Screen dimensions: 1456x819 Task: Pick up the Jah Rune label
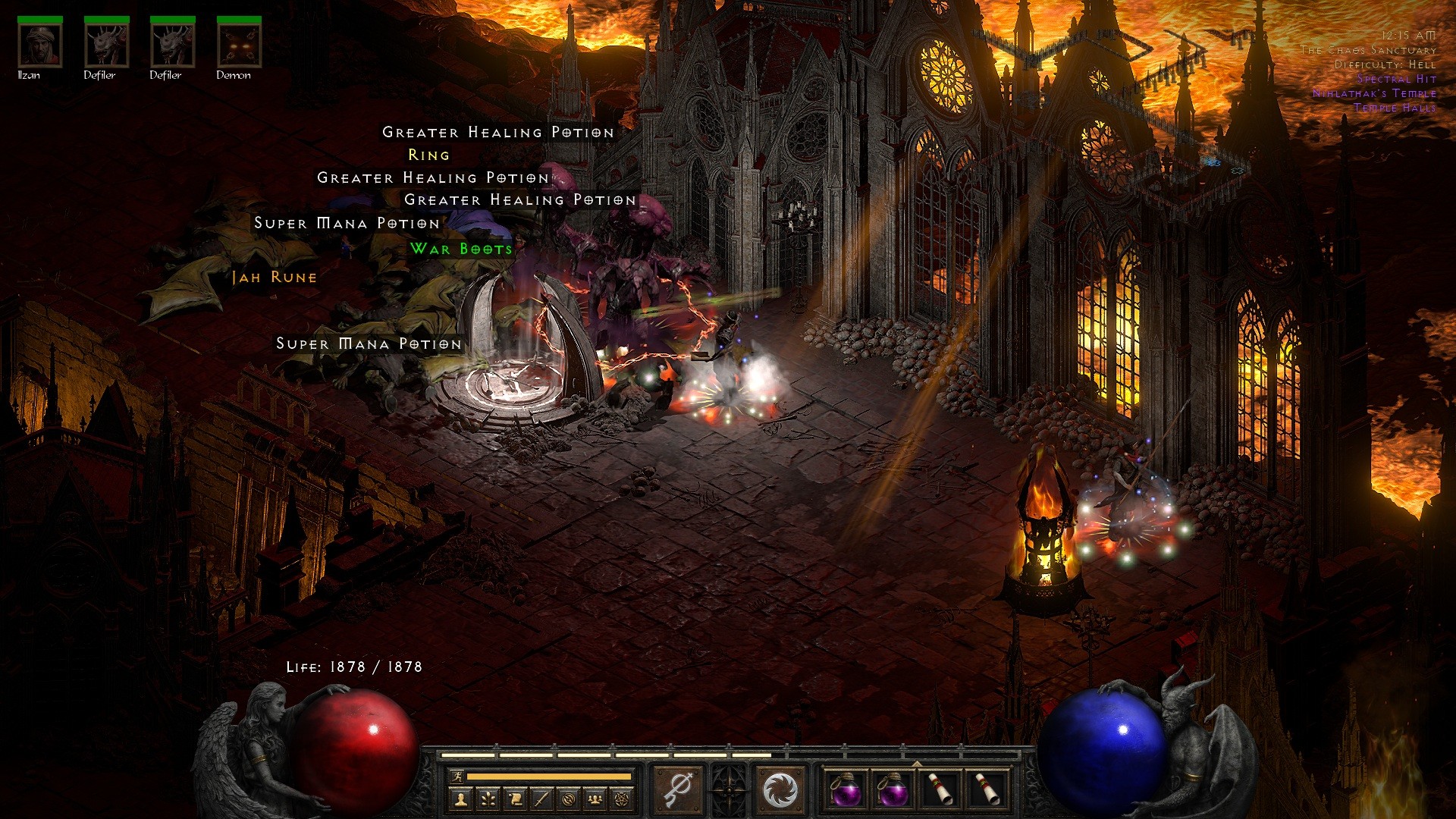click(275, 278)
